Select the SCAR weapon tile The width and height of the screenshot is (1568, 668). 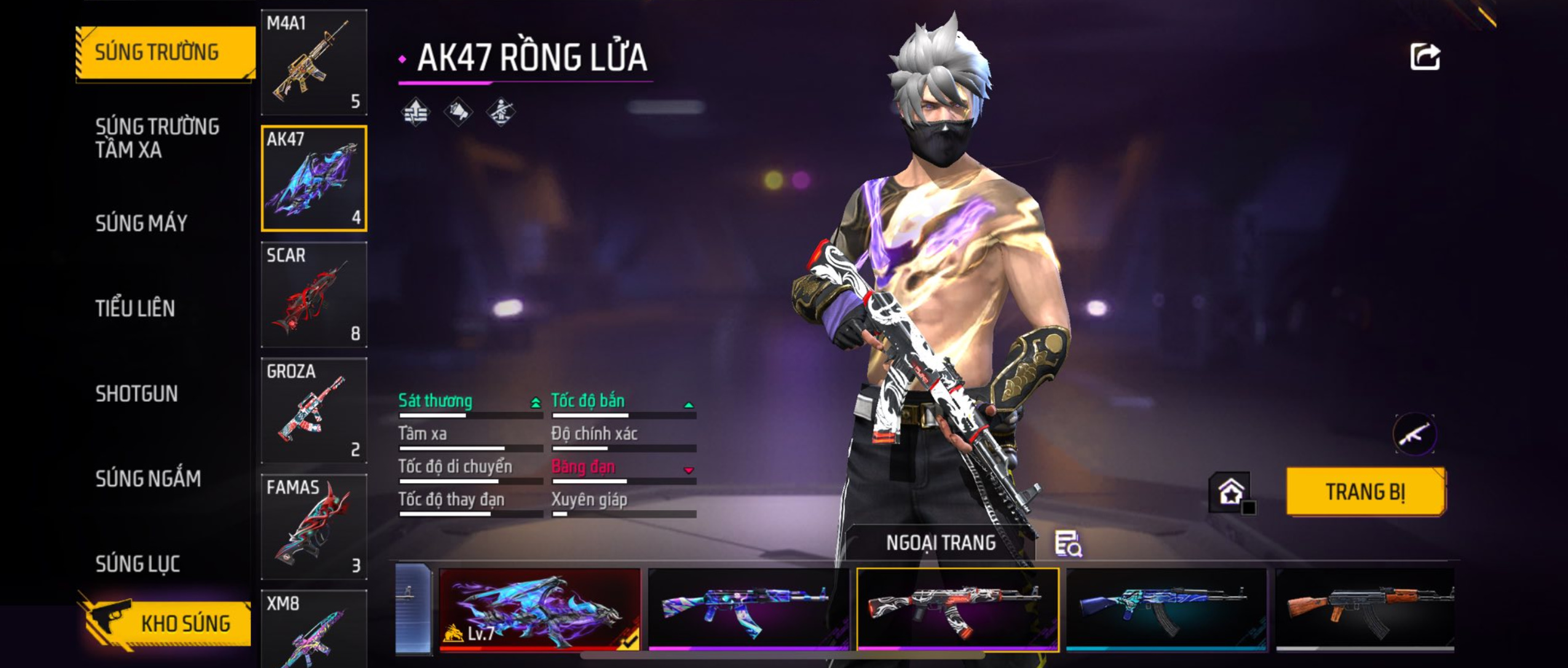pyautogui.click(x=314, y=294)
